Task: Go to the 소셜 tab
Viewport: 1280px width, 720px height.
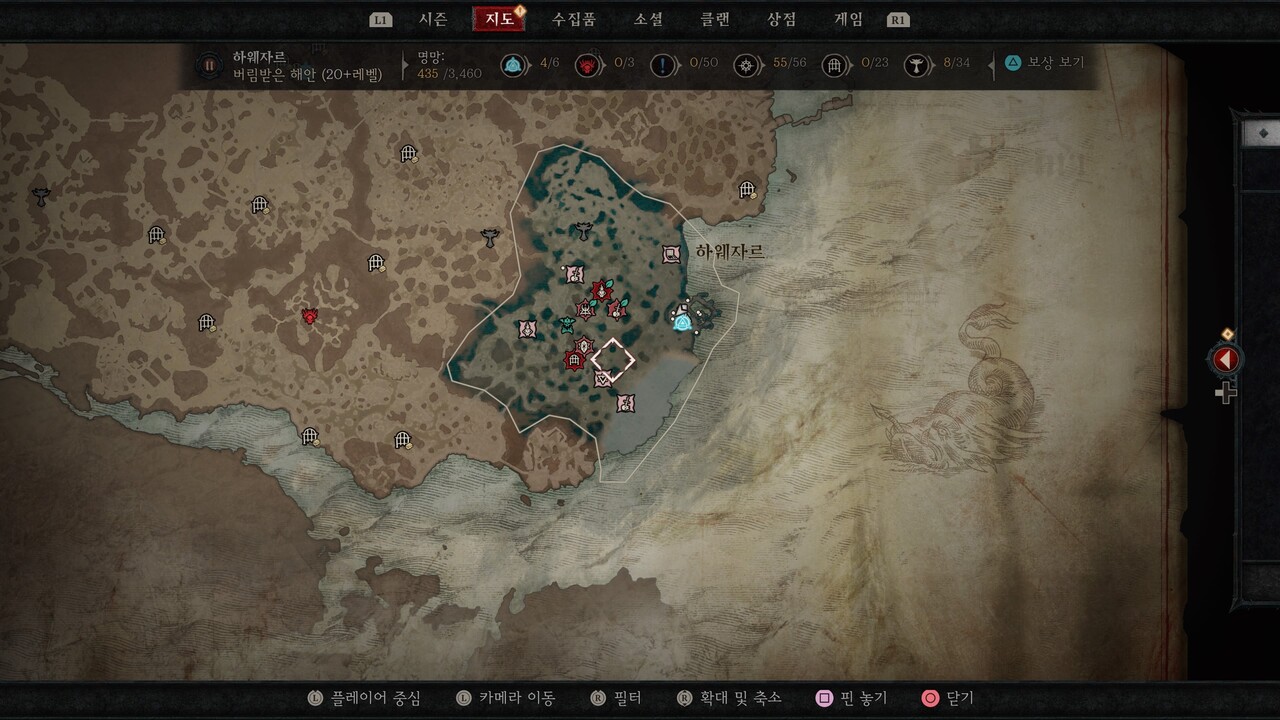Action: click(649, 19)
